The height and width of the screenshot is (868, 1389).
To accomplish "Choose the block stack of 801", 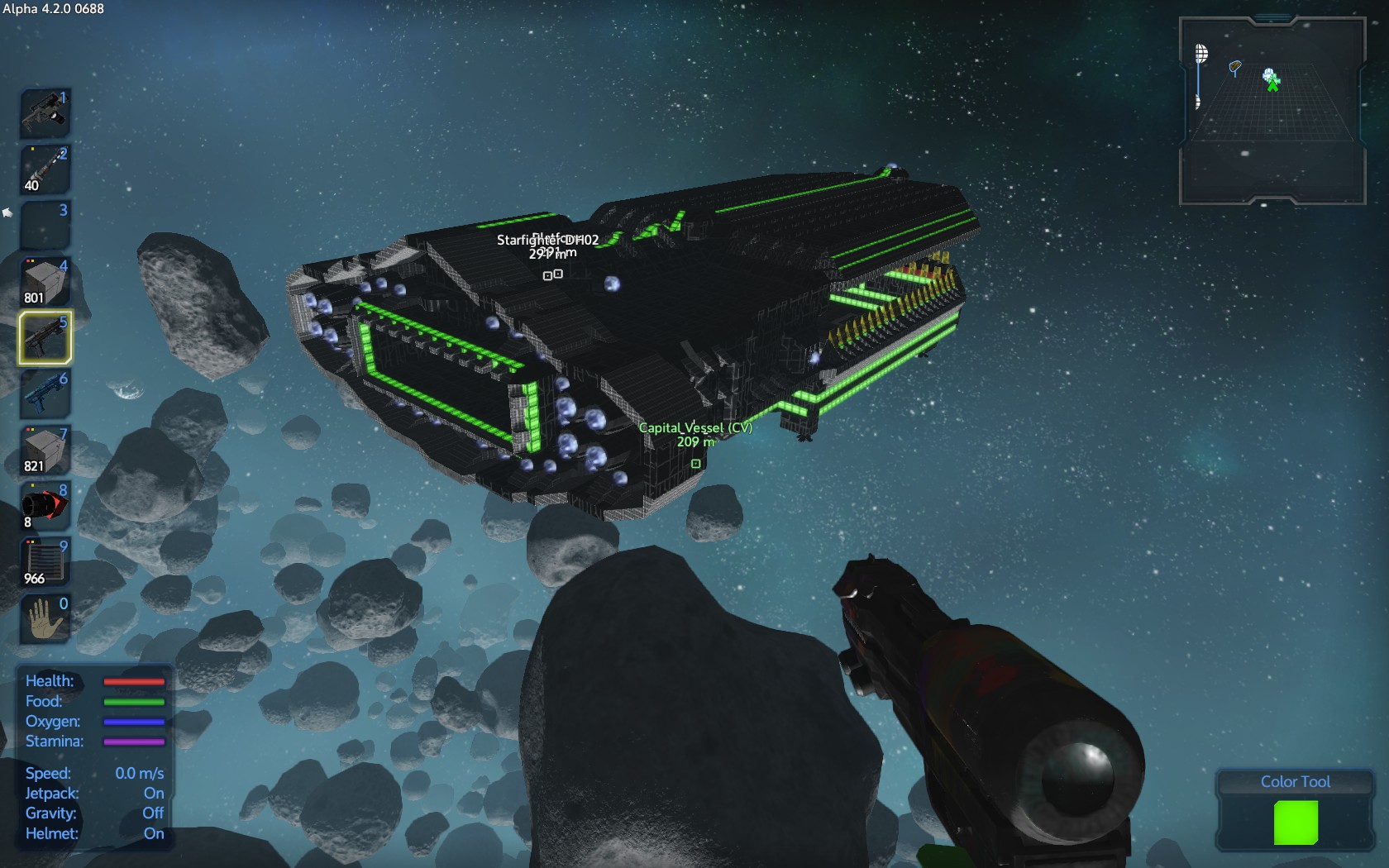I will (45, 282).
